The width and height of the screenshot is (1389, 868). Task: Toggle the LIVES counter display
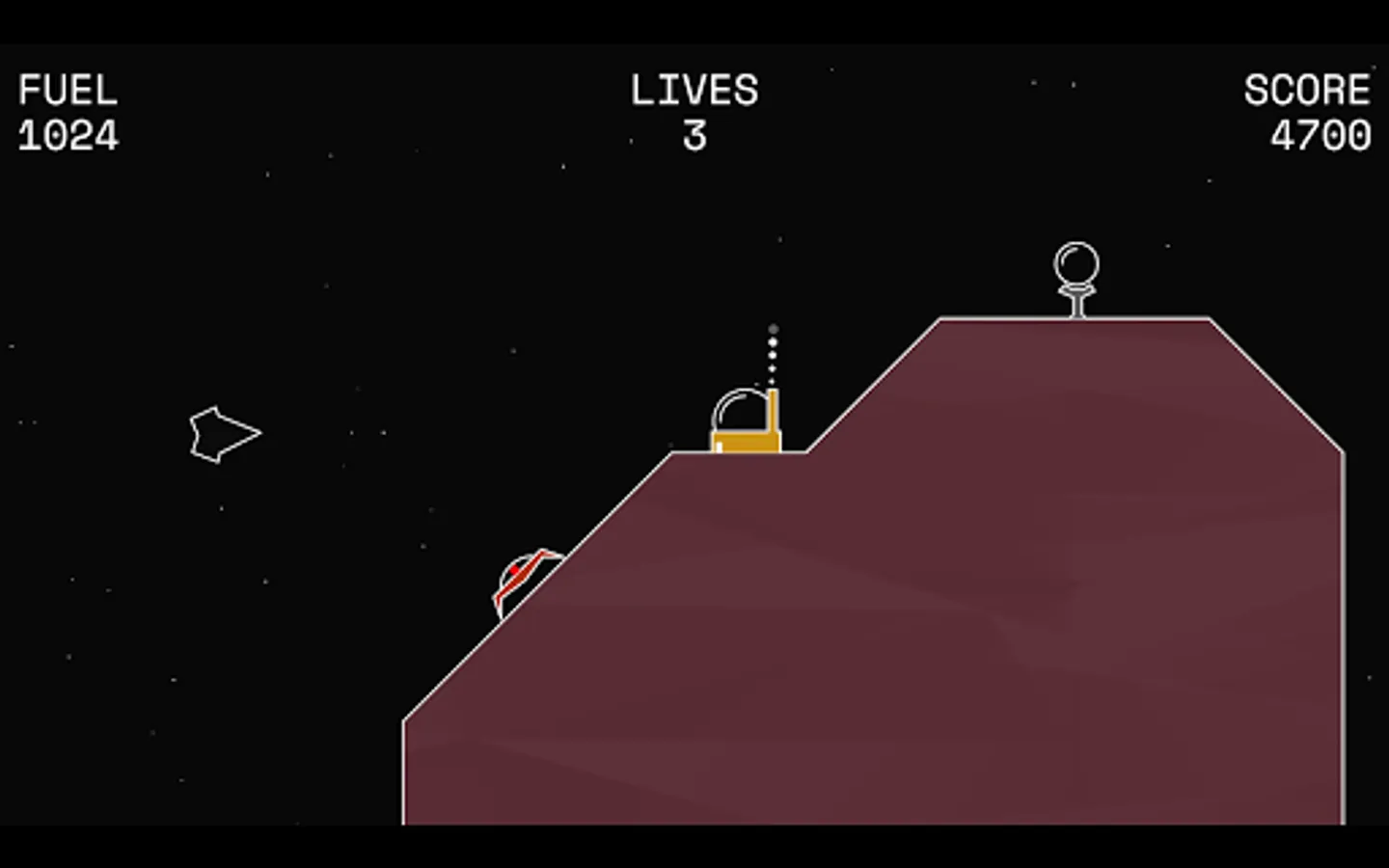click(x=694, y=135)
